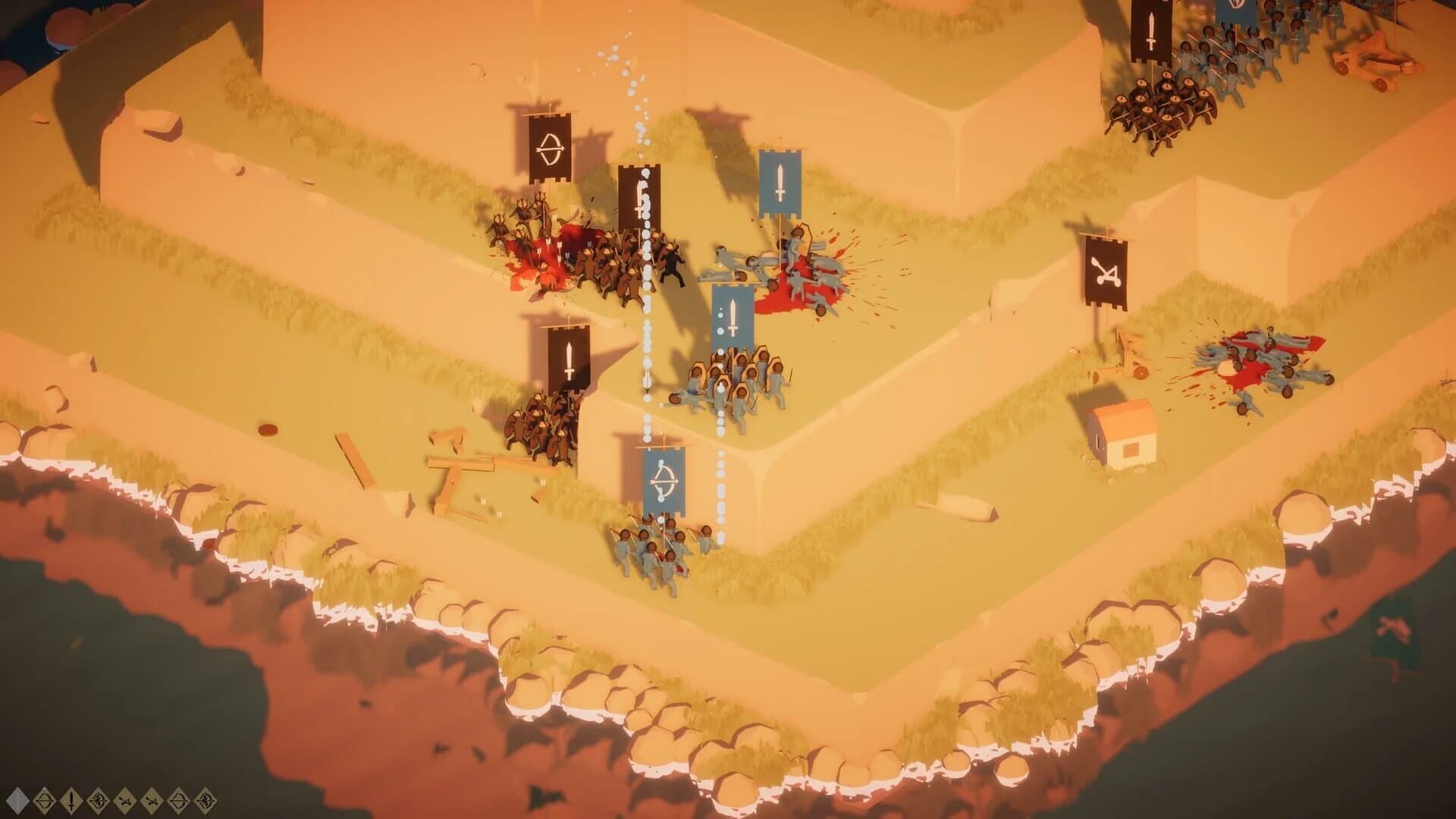
Task: Select the gray blank diamond unit icon
Action: coord(18,800)
